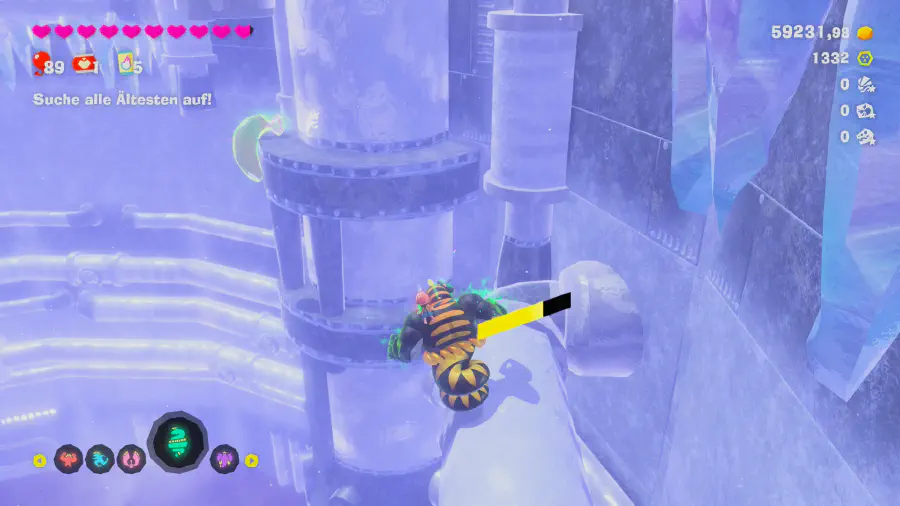Select the red heart item icon
900x506 pixels.
84,66
